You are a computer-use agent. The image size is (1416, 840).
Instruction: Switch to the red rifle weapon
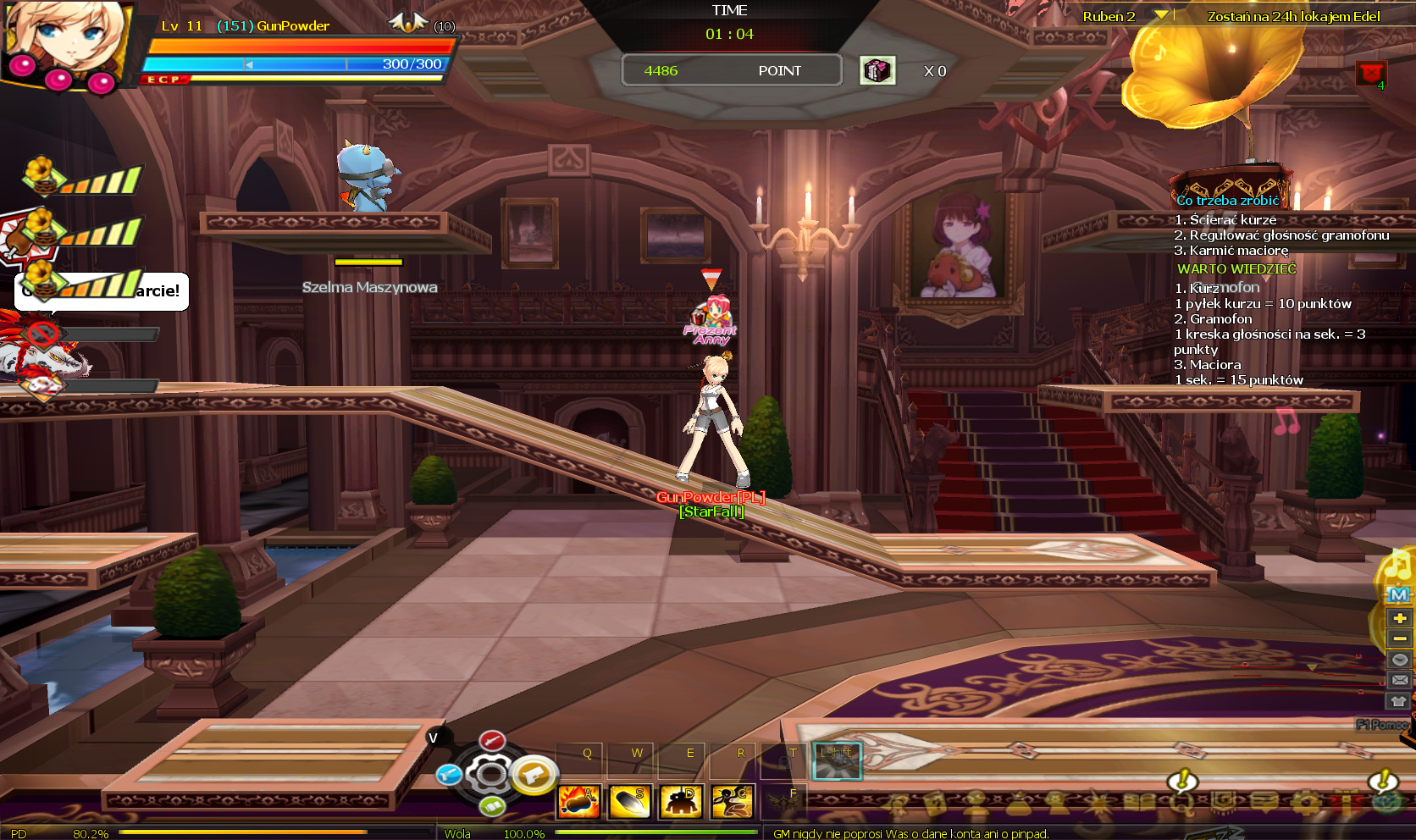coord(492,742)
